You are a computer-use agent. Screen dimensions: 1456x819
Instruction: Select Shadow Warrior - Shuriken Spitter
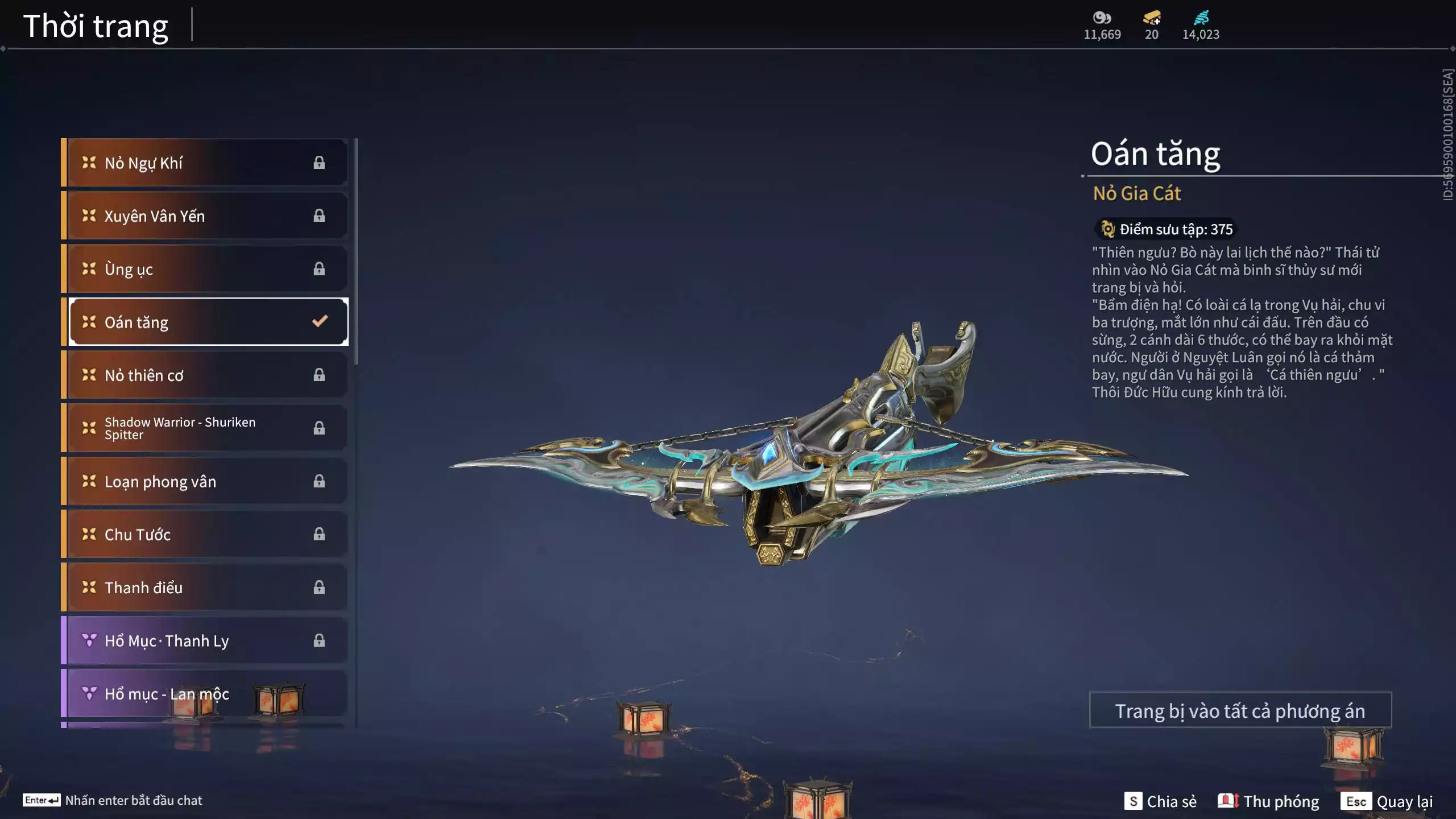(x=205, y=428)
